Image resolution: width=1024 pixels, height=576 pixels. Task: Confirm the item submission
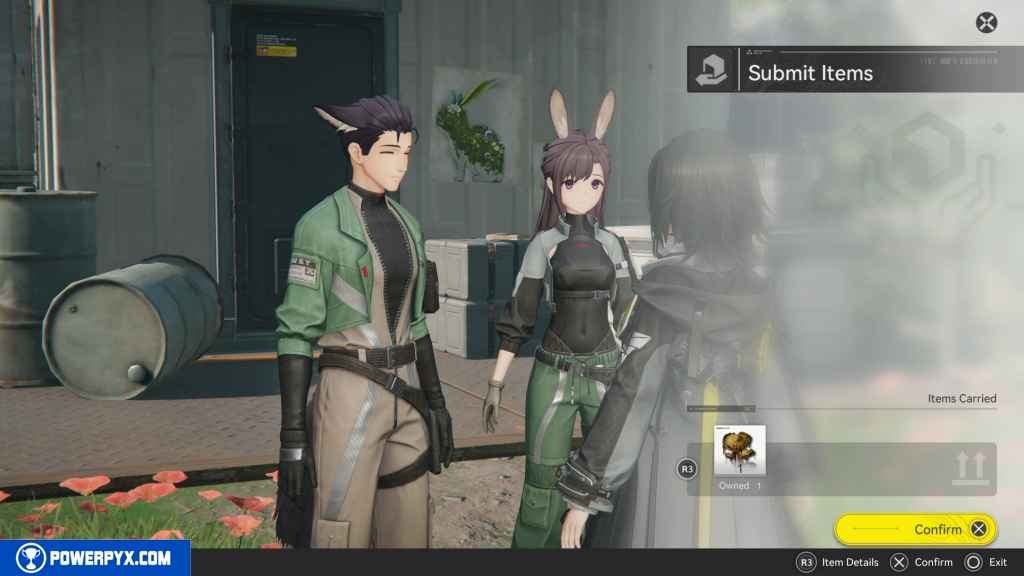coord(915,529)
